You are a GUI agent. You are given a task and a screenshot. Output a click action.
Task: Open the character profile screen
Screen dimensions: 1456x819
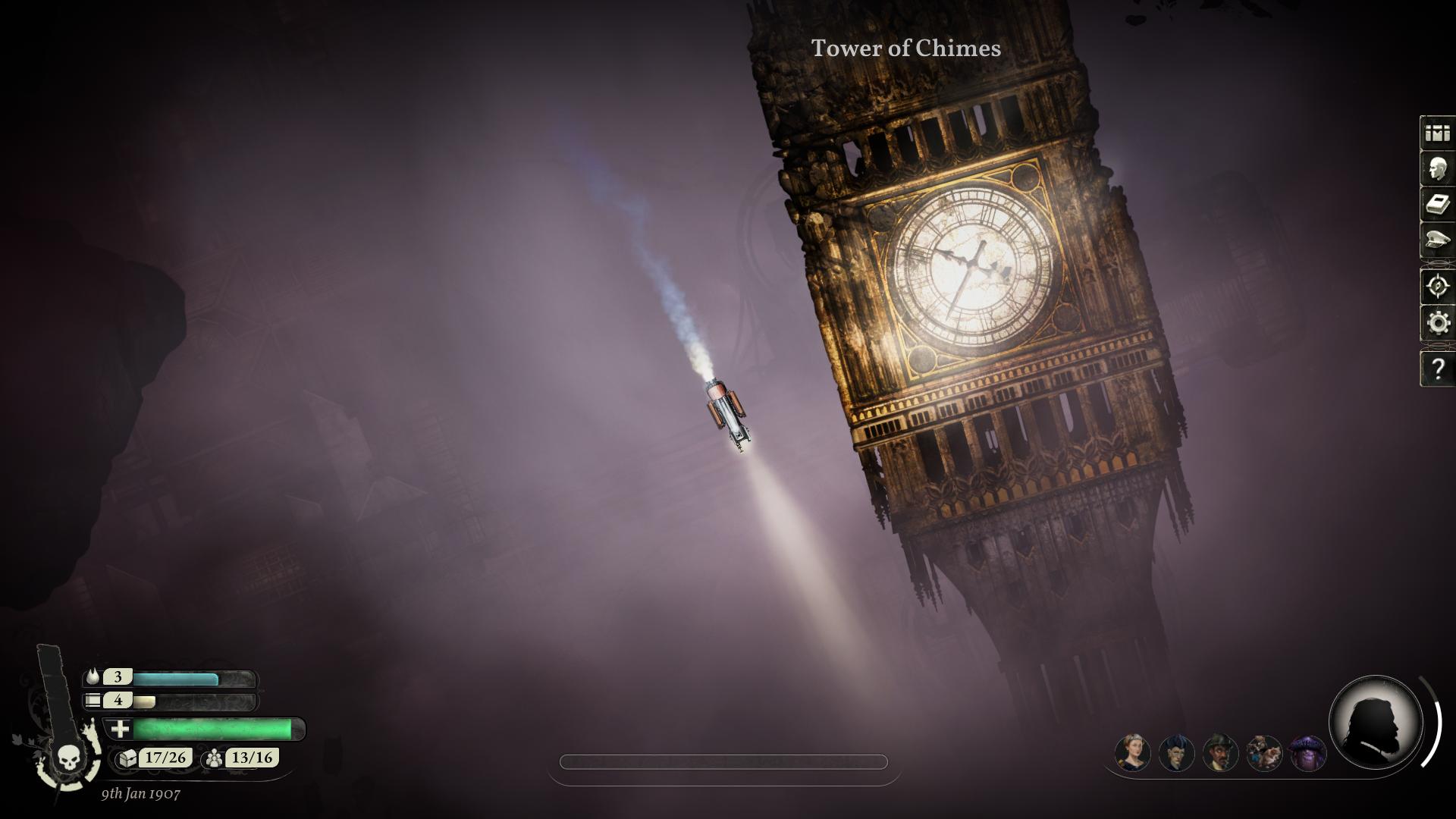1436,170
